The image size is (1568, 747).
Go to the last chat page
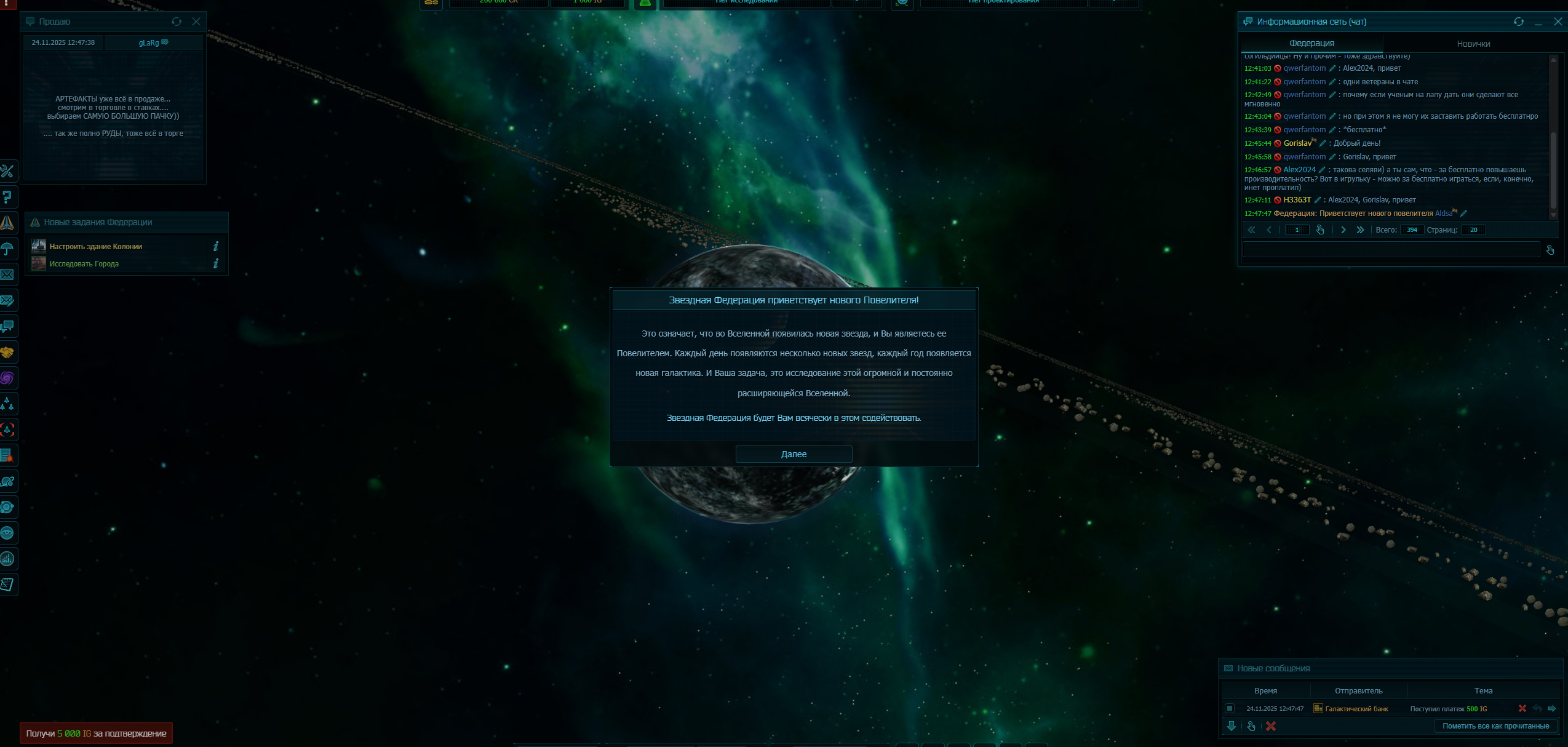(1360, 230)
